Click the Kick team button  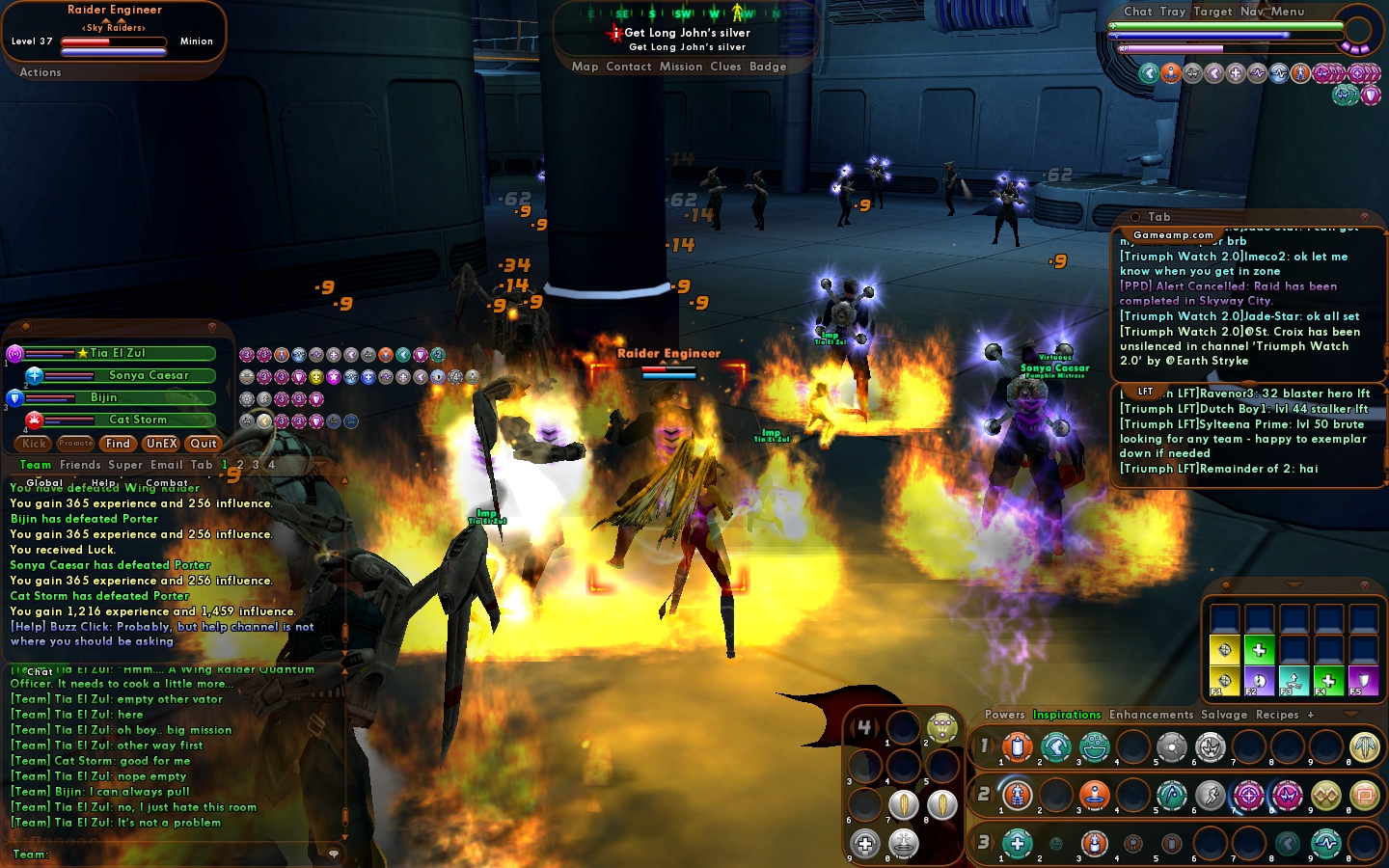coord(34,444)
